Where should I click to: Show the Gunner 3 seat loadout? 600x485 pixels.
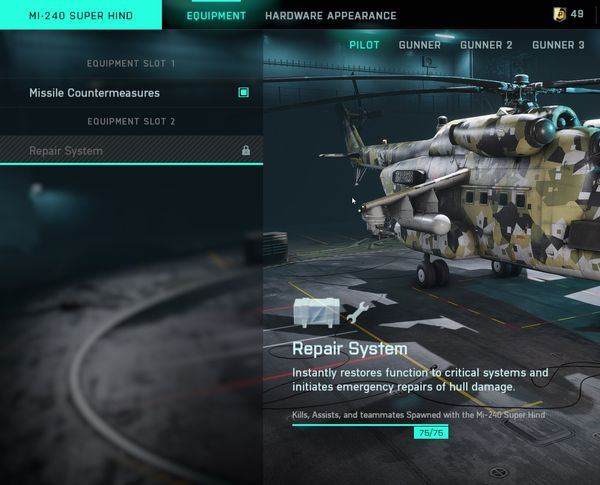pyautogui.click(x=558, y=45)
